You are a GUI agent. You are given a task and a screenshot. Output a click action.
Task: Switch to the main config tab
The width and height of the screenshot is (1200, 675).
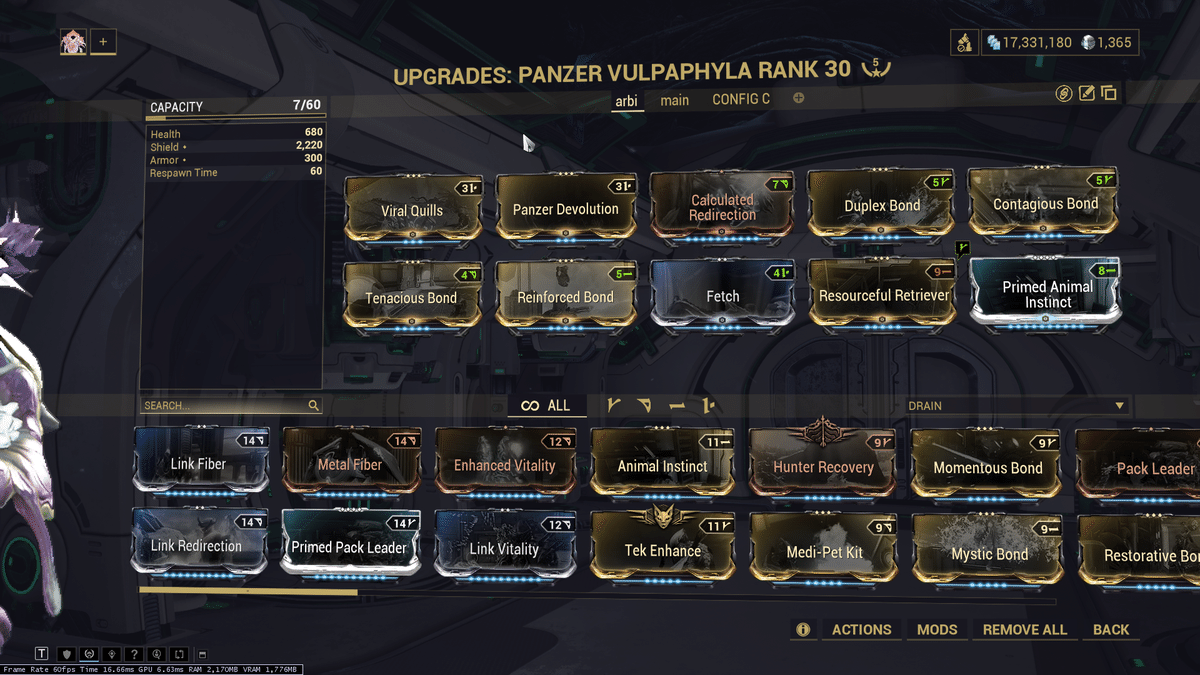674,100
